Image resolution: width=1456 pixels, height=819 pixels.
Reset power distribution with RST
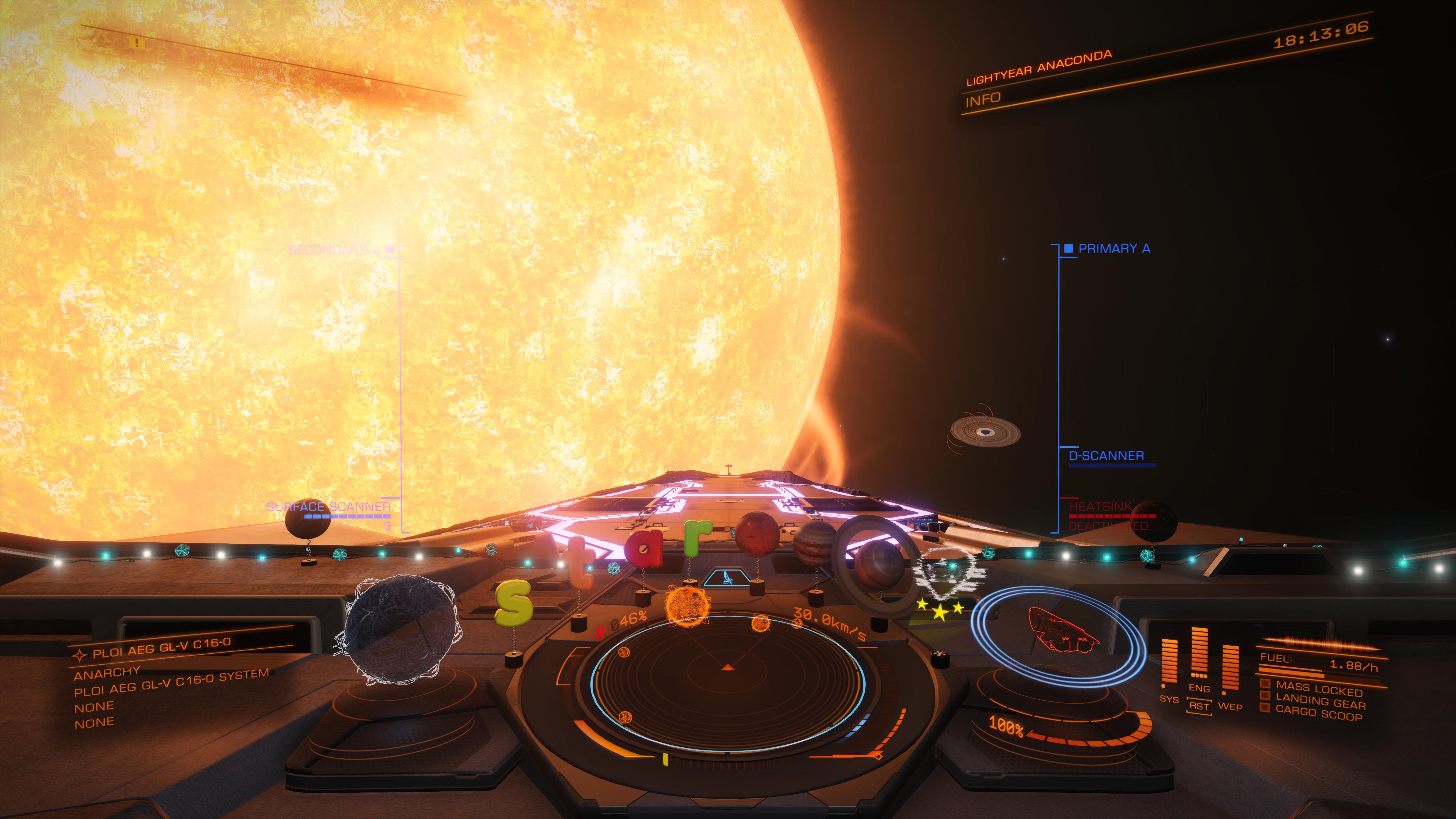tap(1199, 706)
